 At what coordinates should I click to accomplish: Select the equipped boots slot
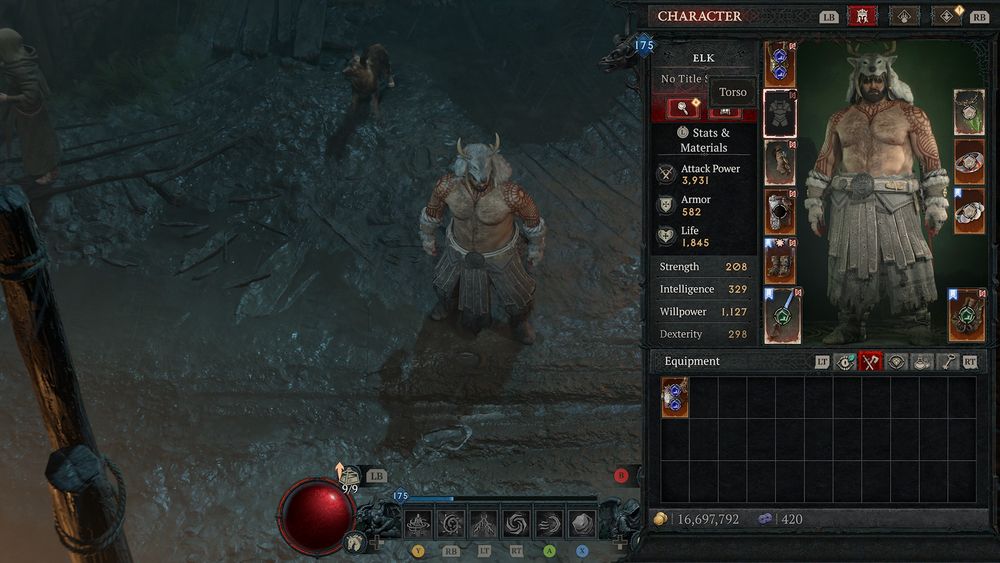point(780,262)
